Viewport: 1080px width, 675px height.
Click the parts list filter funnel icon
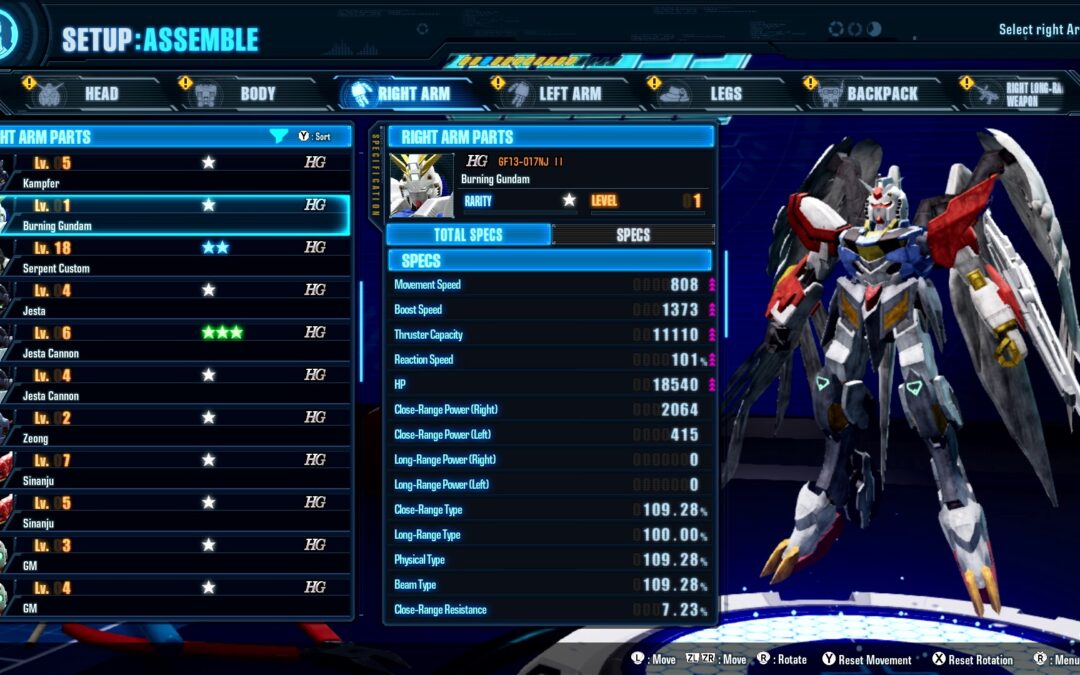[279, 136]
